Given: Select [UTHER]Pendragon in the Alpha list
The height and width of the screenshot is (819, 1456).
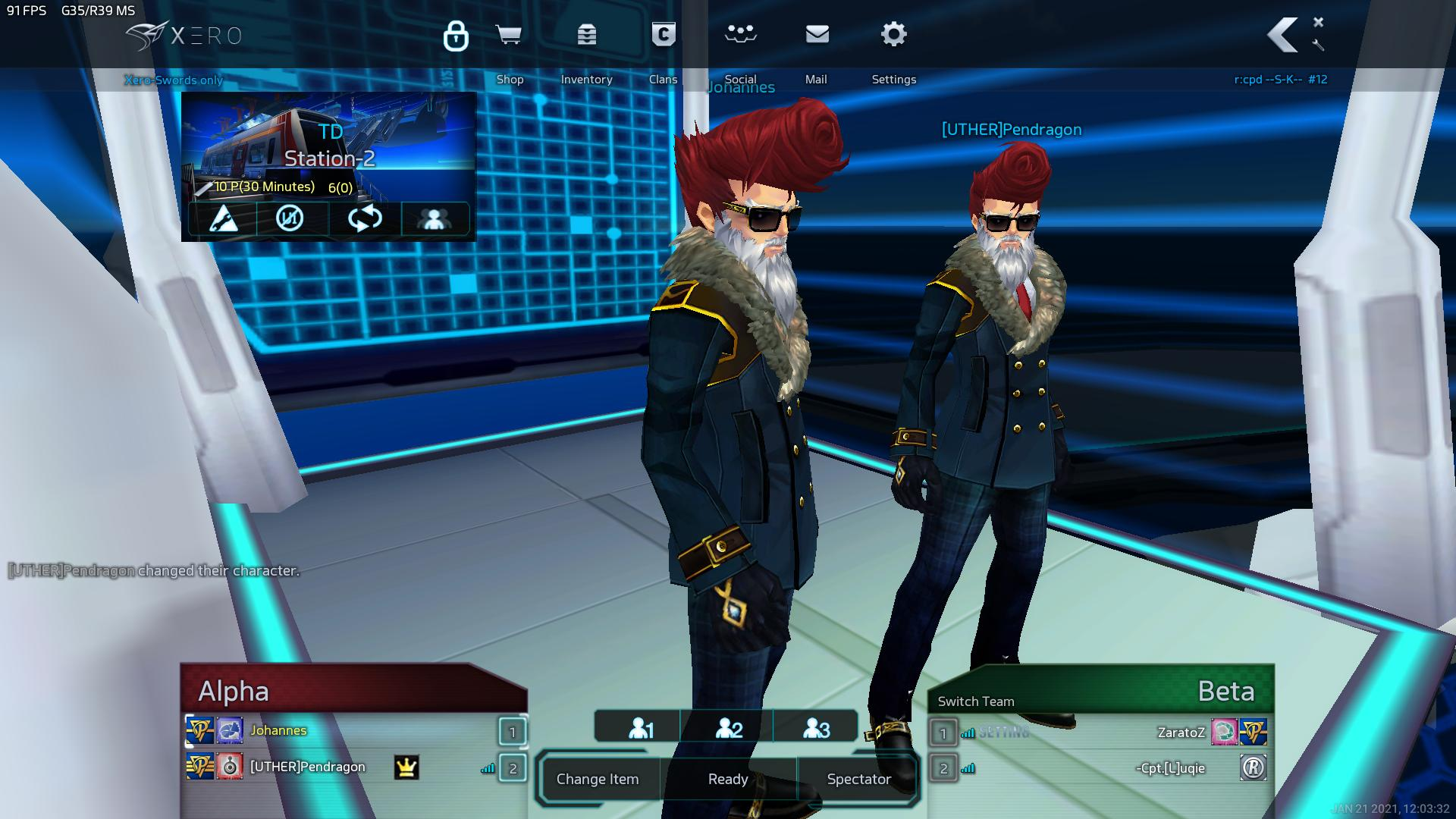Looking at the screenshot, I should (308, 767).
